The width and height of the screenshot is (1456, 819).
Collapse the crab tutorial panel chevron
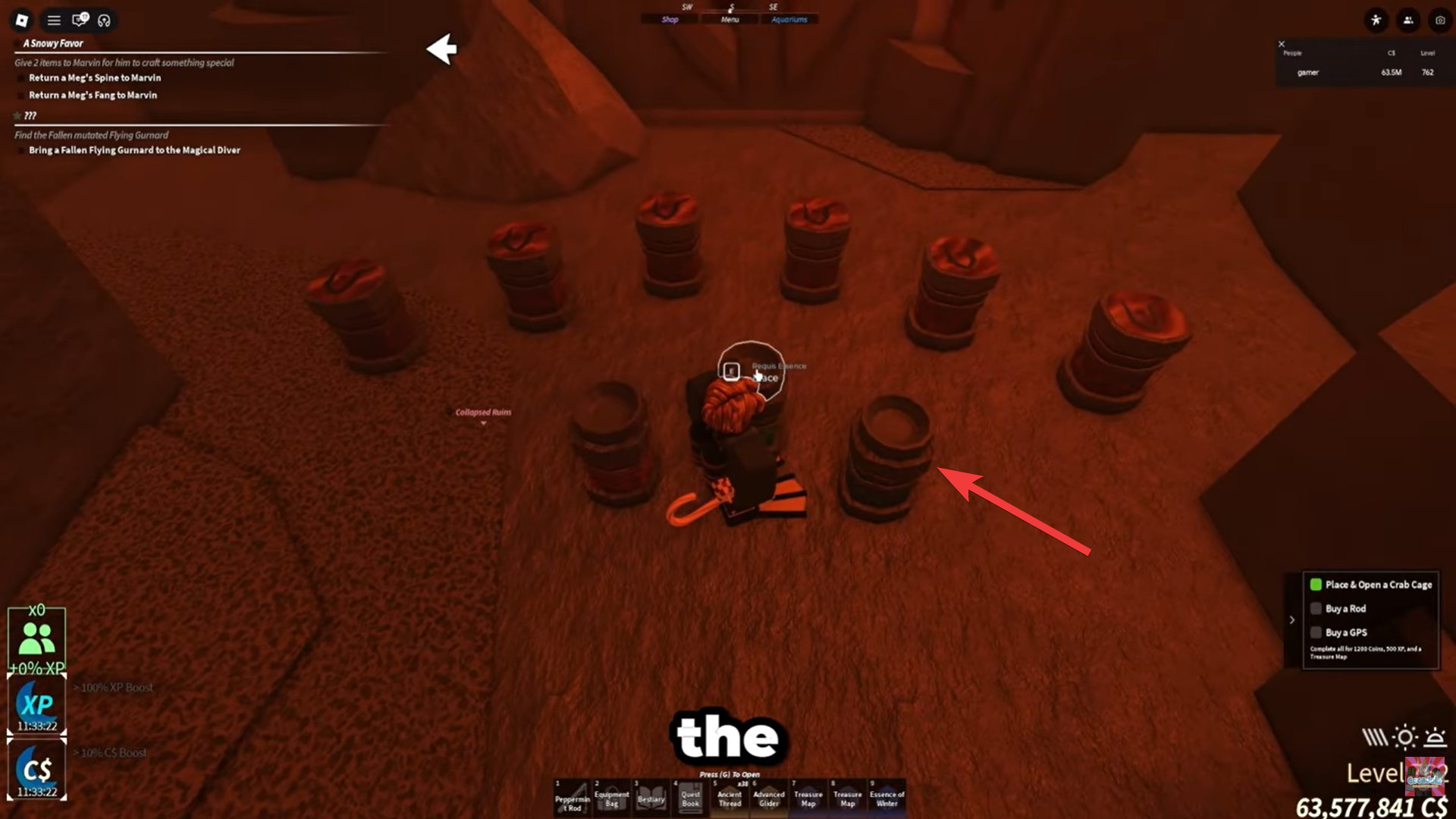pos(1293,620)
